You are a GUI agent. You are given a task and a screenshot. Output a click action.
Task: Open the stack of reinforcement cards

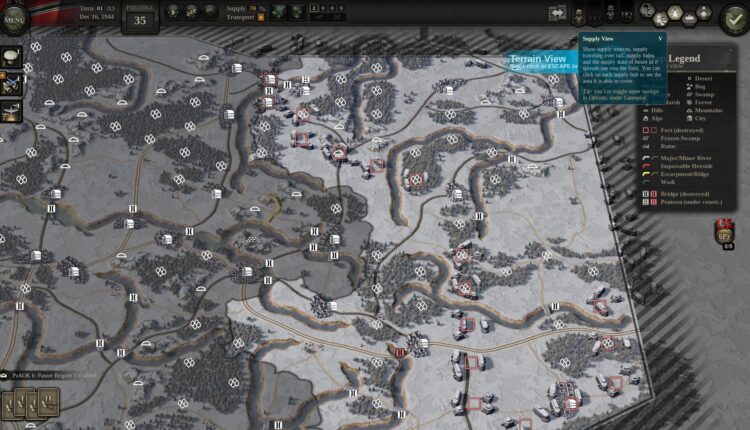[31, 403]
